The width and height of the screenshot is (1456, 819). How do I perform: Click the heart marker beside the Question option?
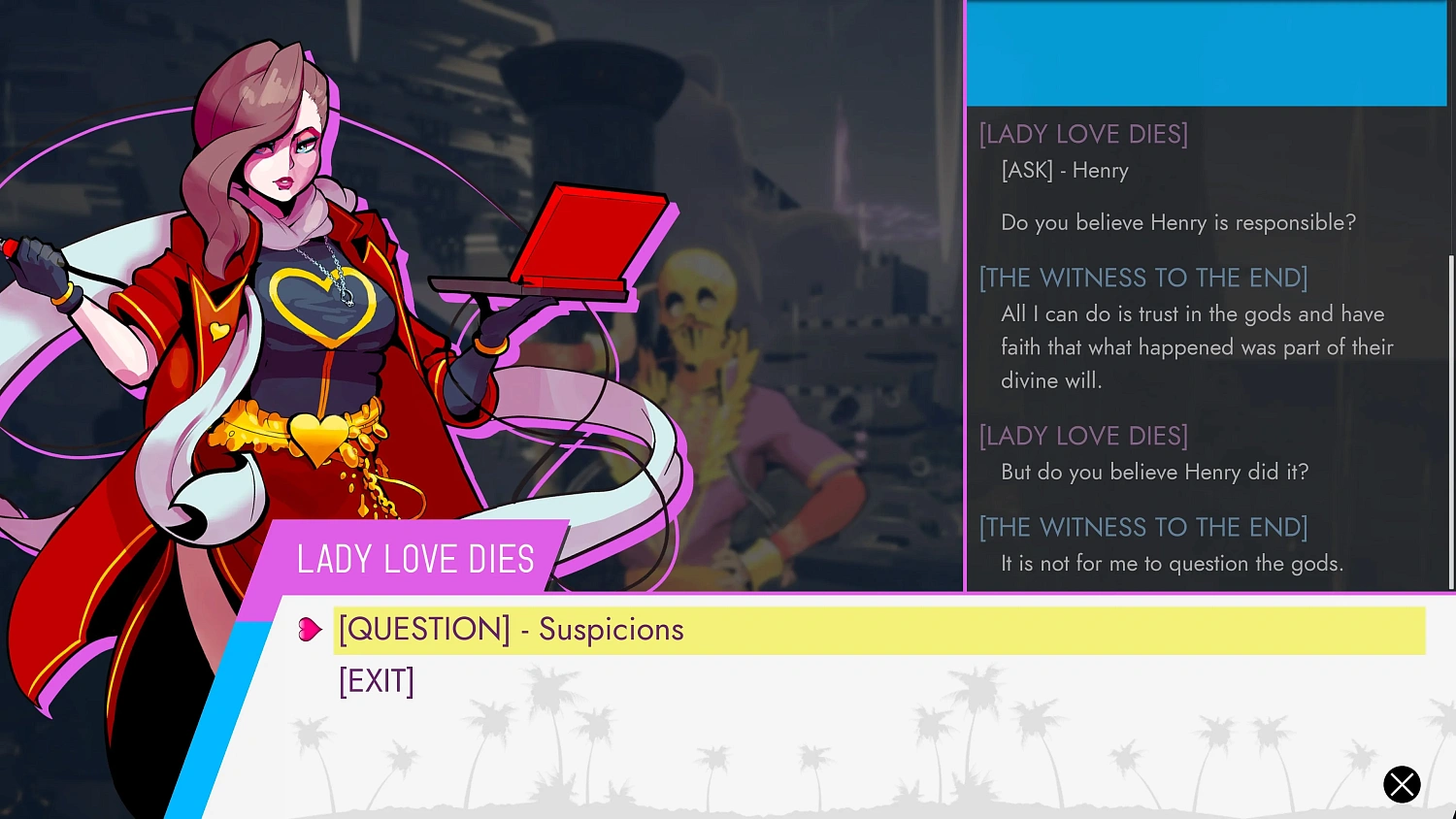(310, 629)
